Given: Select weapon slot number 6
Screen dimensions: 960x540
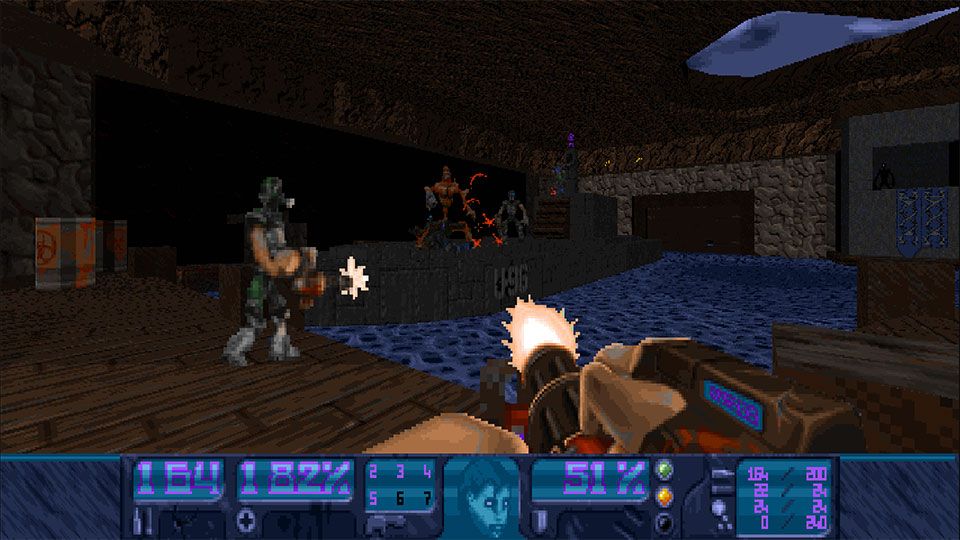Looking at the screenshot, I should [x=400, y=497].
